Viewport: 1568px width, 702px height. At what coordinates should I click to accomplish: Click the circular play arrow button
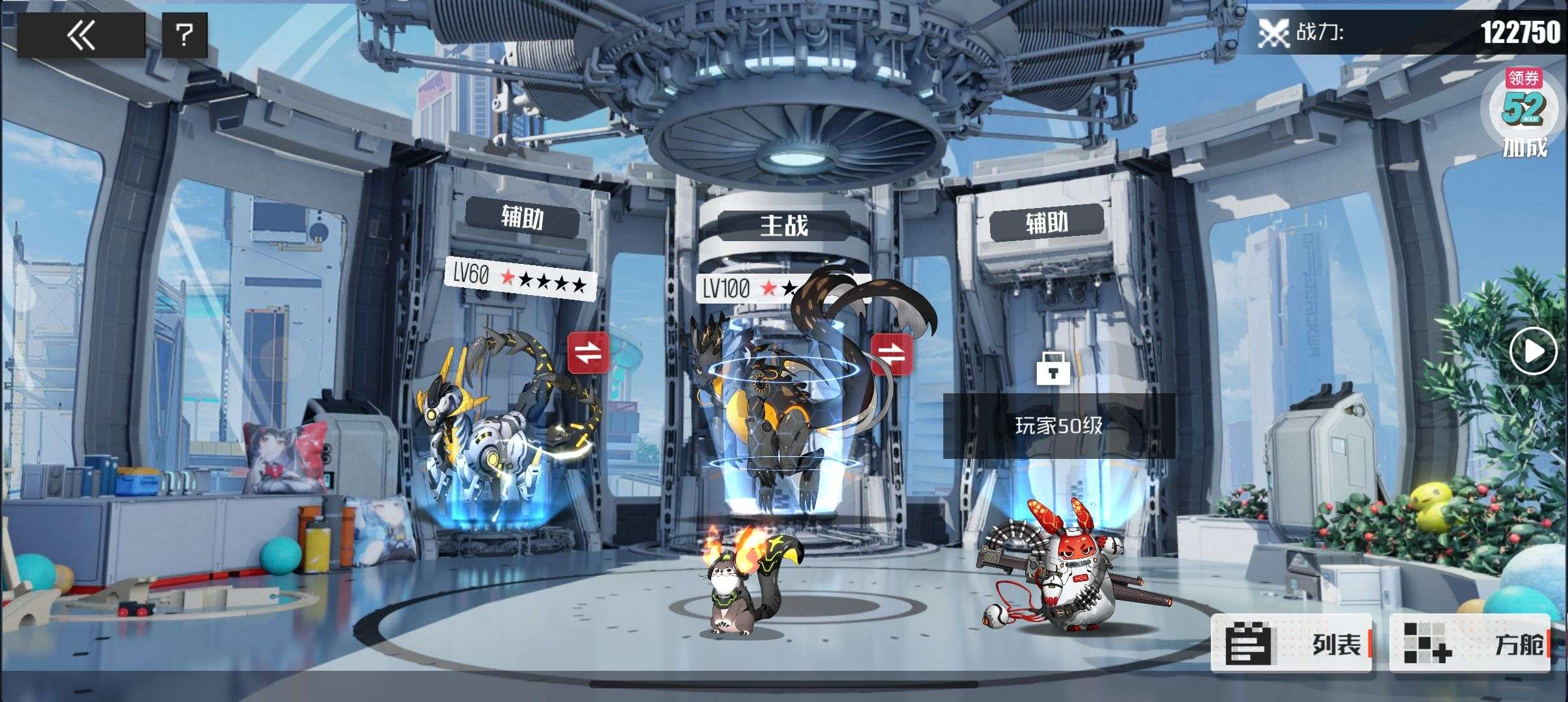click(1533, 352)
